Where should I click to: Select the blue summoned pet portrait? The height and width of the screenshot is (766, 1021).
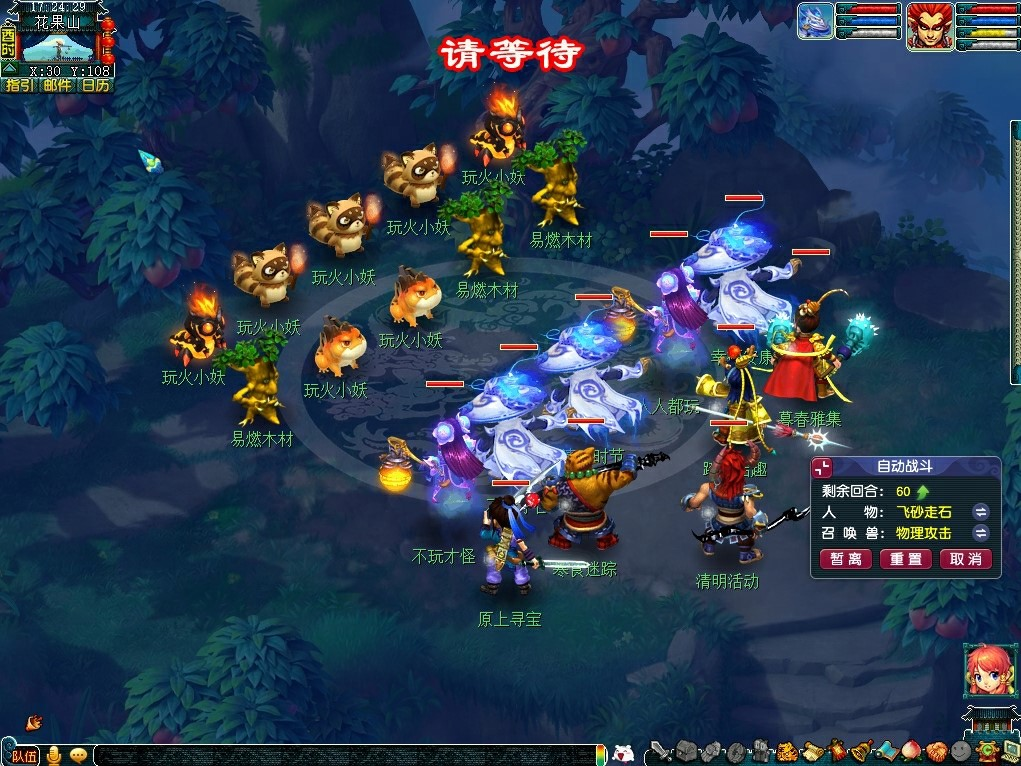coord(816,21)
